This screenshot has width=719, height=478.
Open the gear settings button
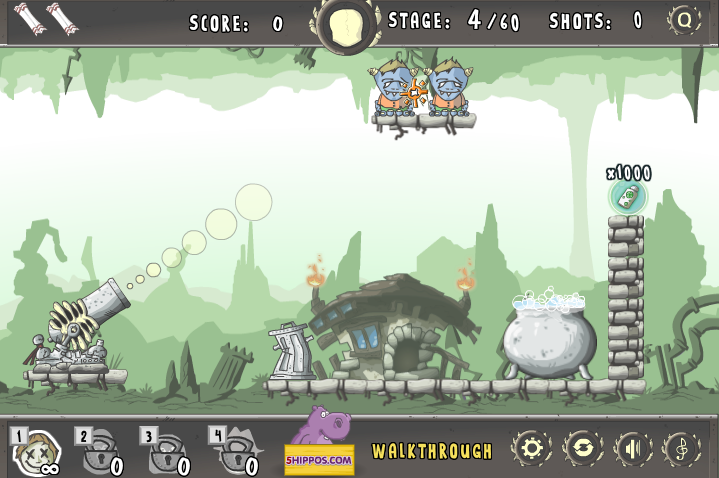530,448
